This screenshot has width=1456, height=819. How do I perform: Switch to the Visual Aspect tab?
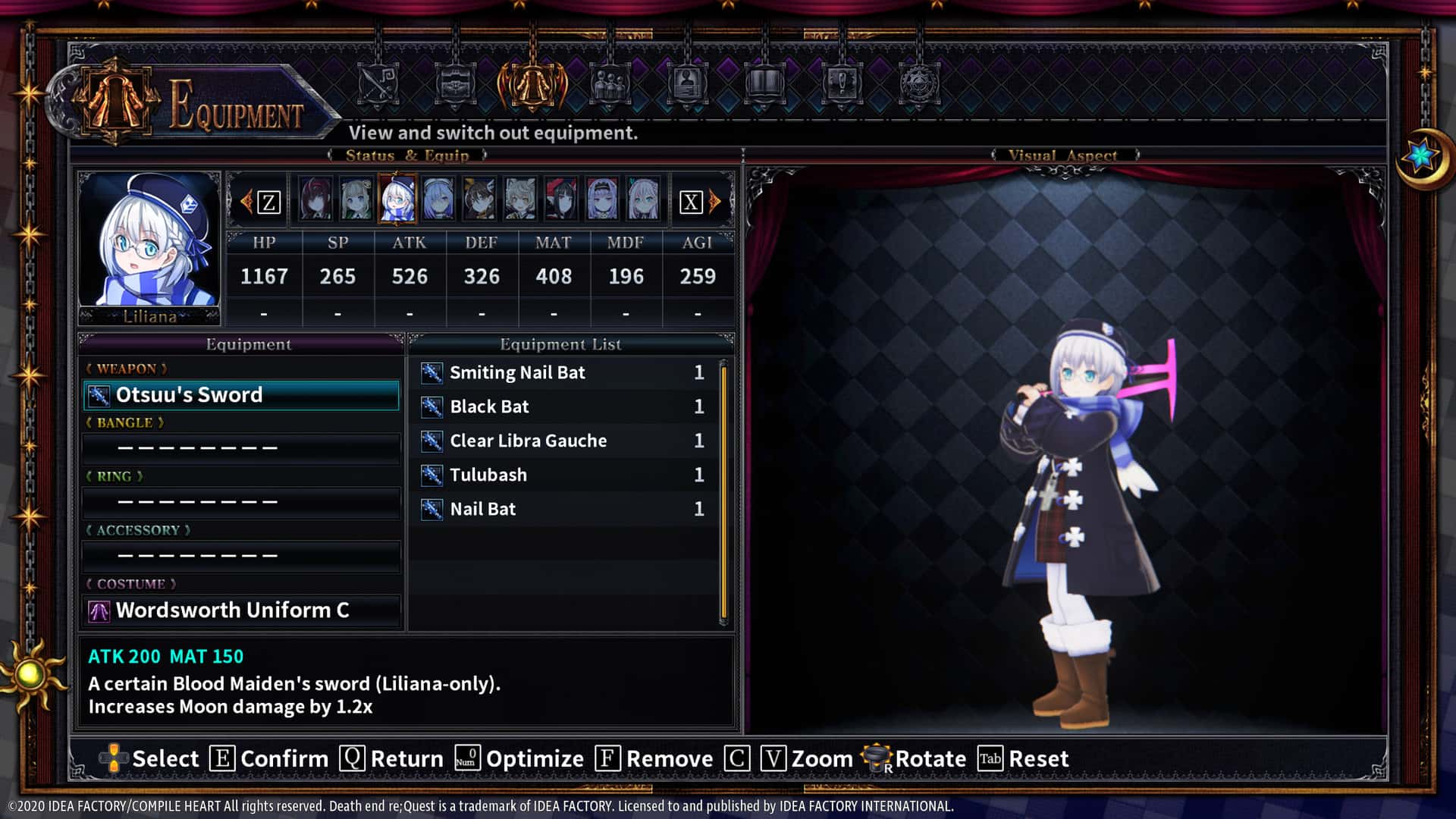1062,155
